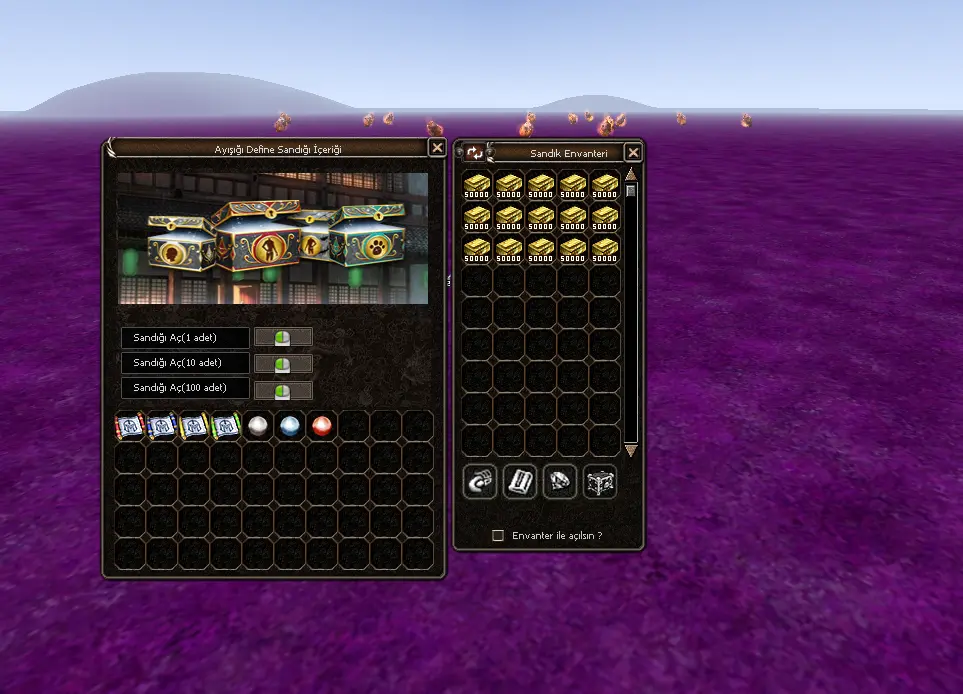Select the scroll with yellow handles
The width and height of the screenshot is (963, 694).
tap(194, 426)
